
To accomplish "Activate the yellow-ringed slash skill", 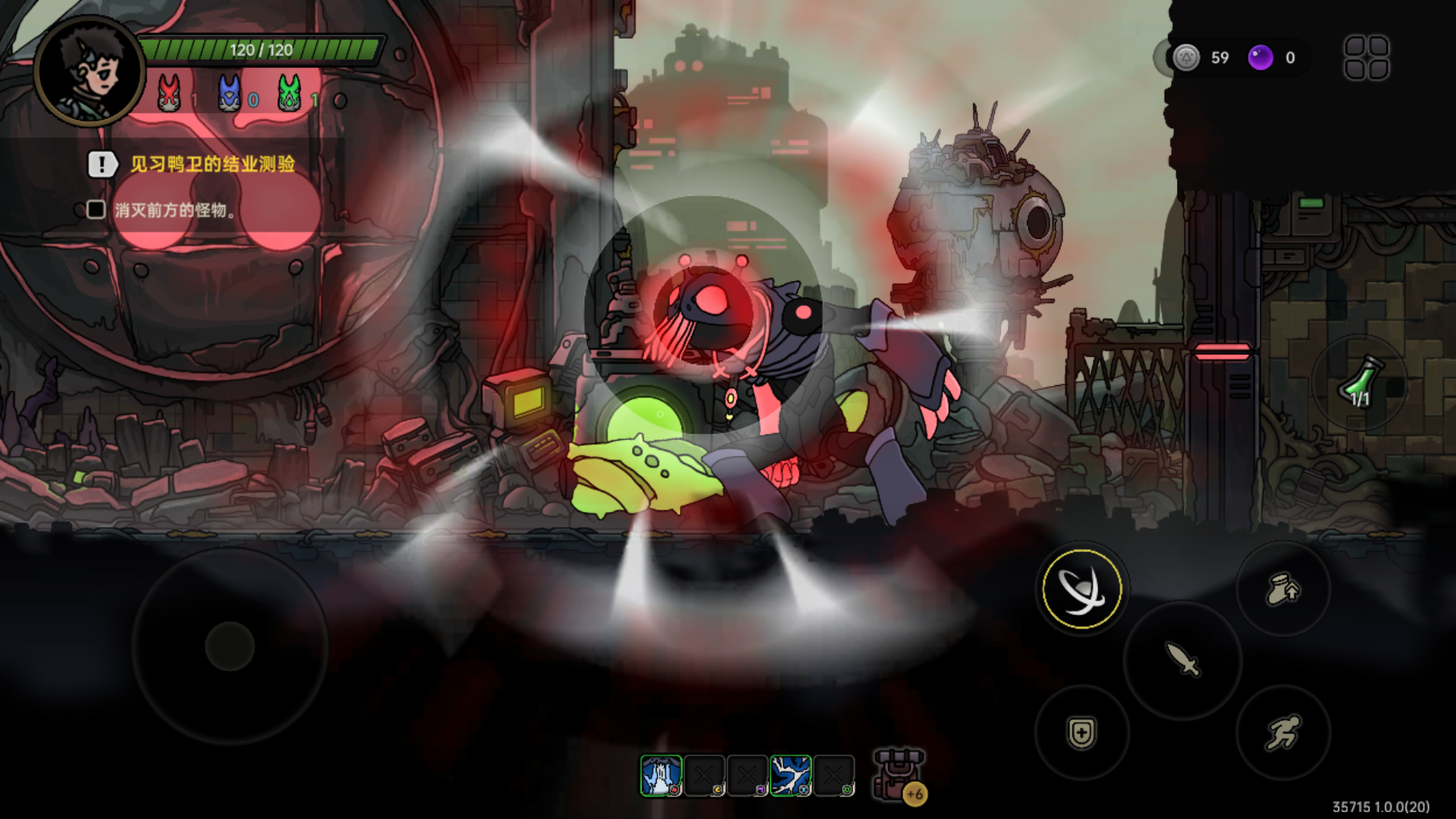I will click(1081, 589).
